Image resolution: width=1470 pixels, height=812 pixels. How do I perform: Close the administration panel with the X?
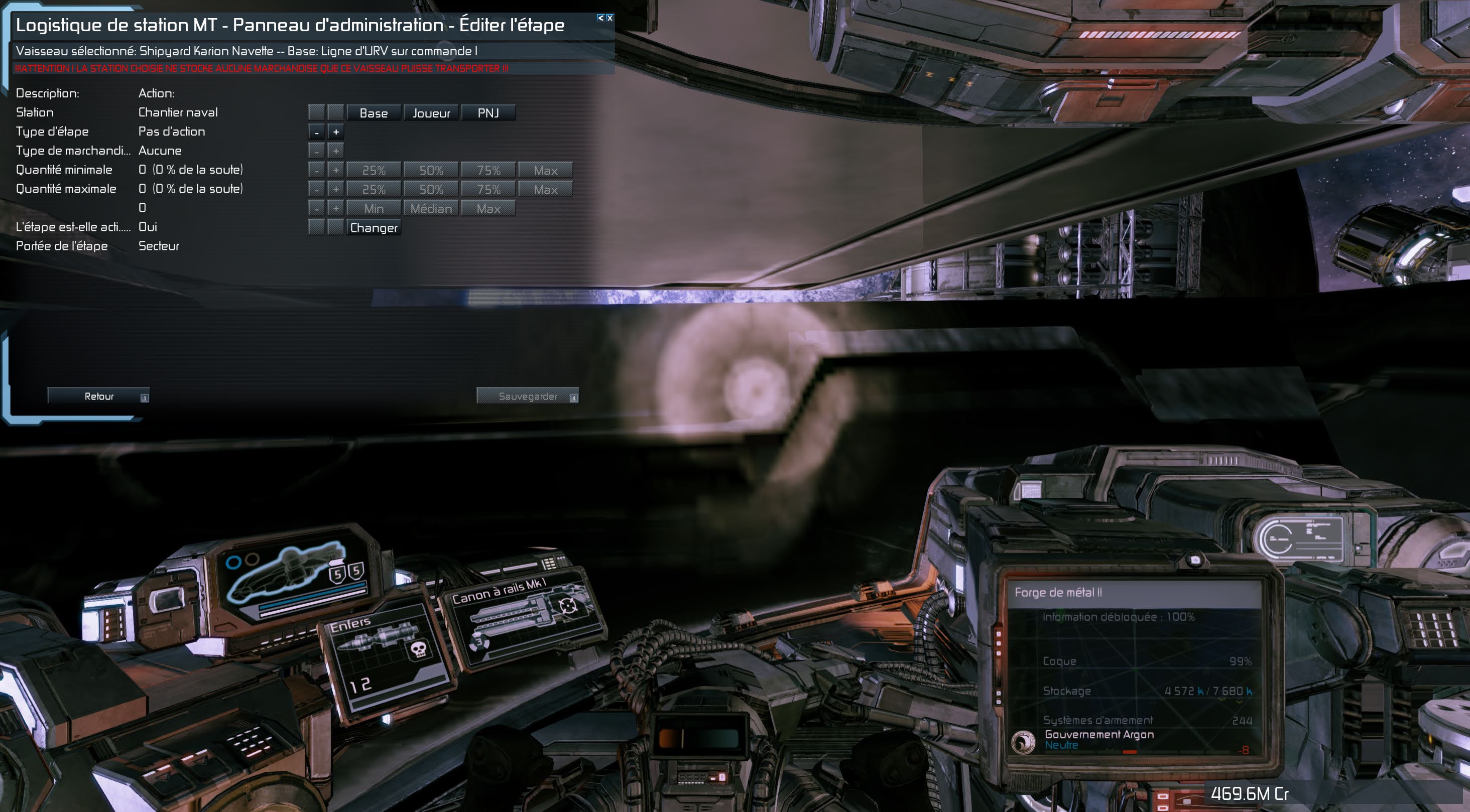[x=609, y=18]
